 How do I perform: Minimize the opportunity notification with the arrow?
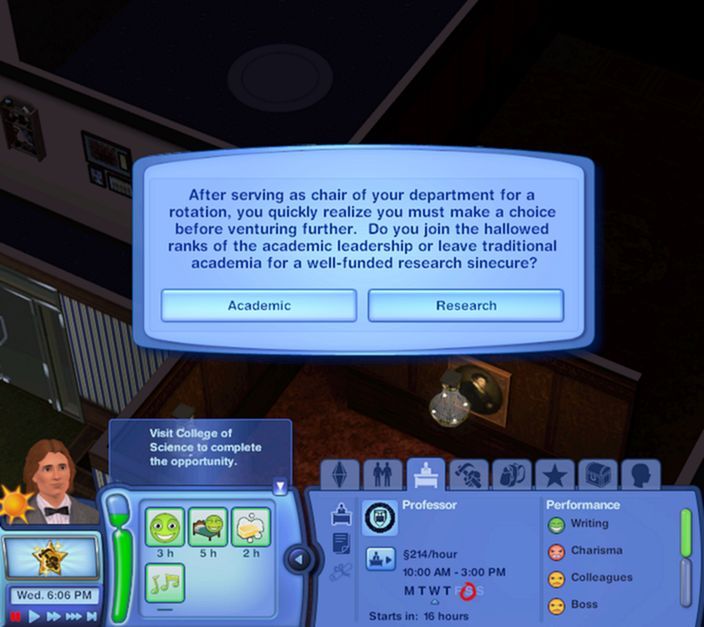coord(280,487)
